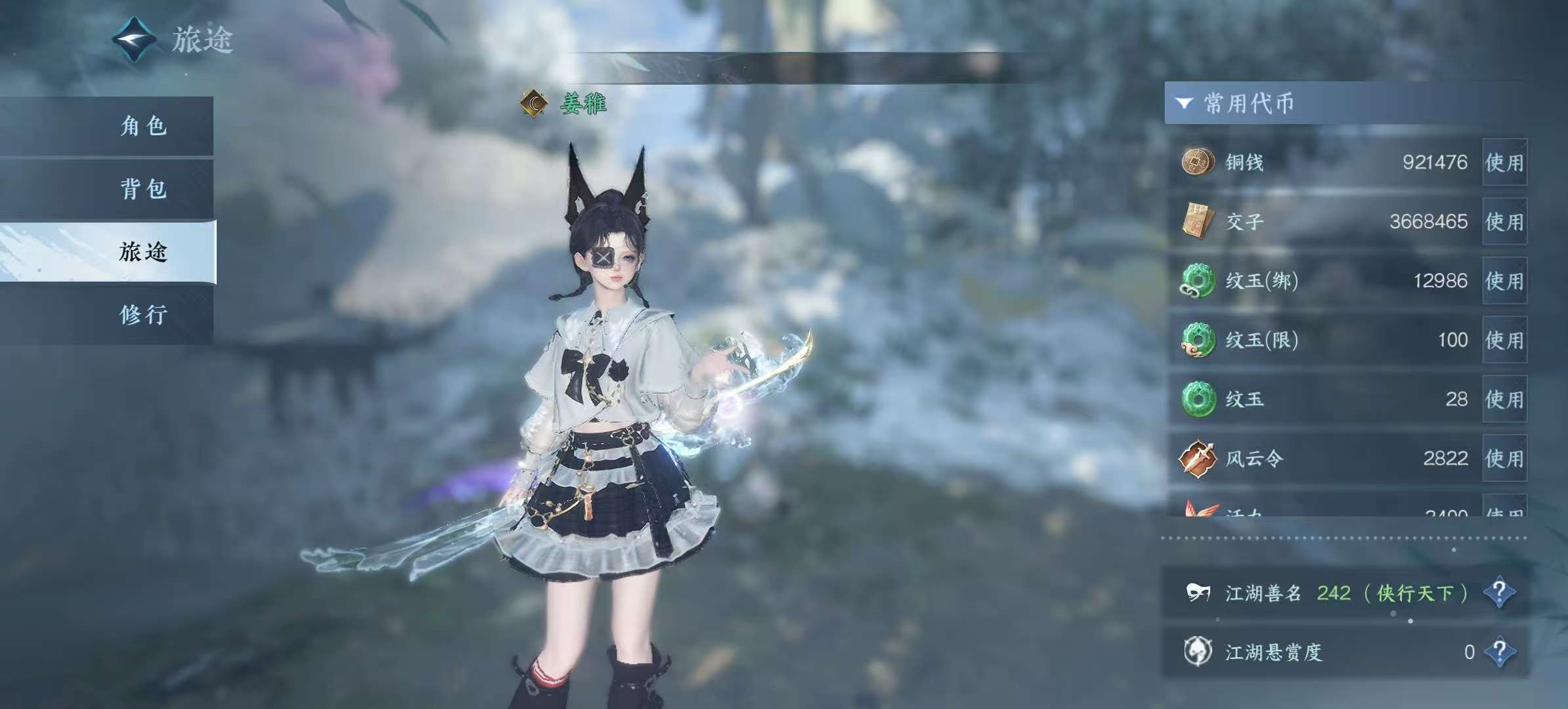Open the 江湖悬赏度 question mark help
Image resolution: width=1568 pixels, height=709 pixels.
[x=1499, y=652]
